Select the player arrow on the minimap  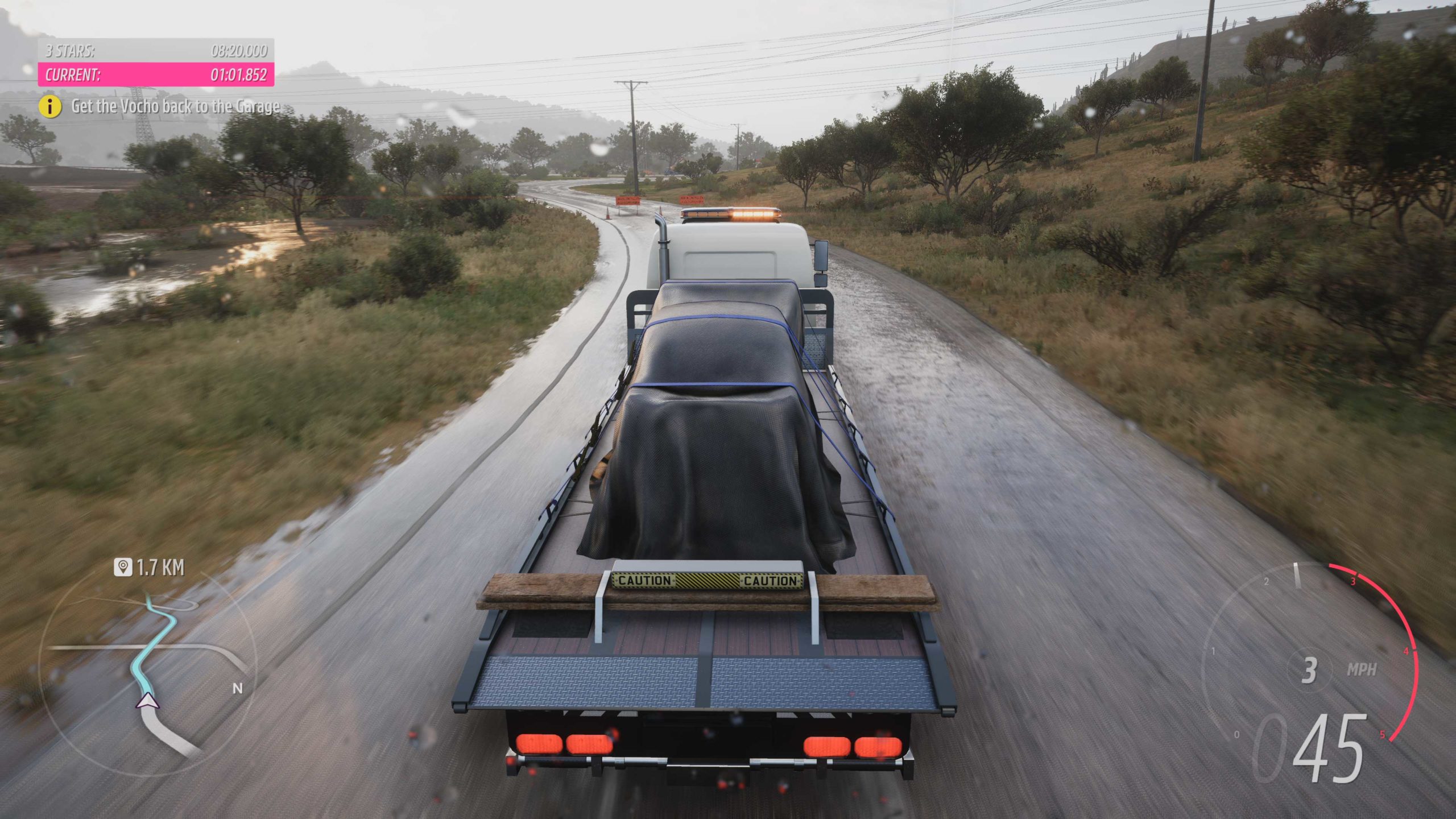tap(148, 701)
